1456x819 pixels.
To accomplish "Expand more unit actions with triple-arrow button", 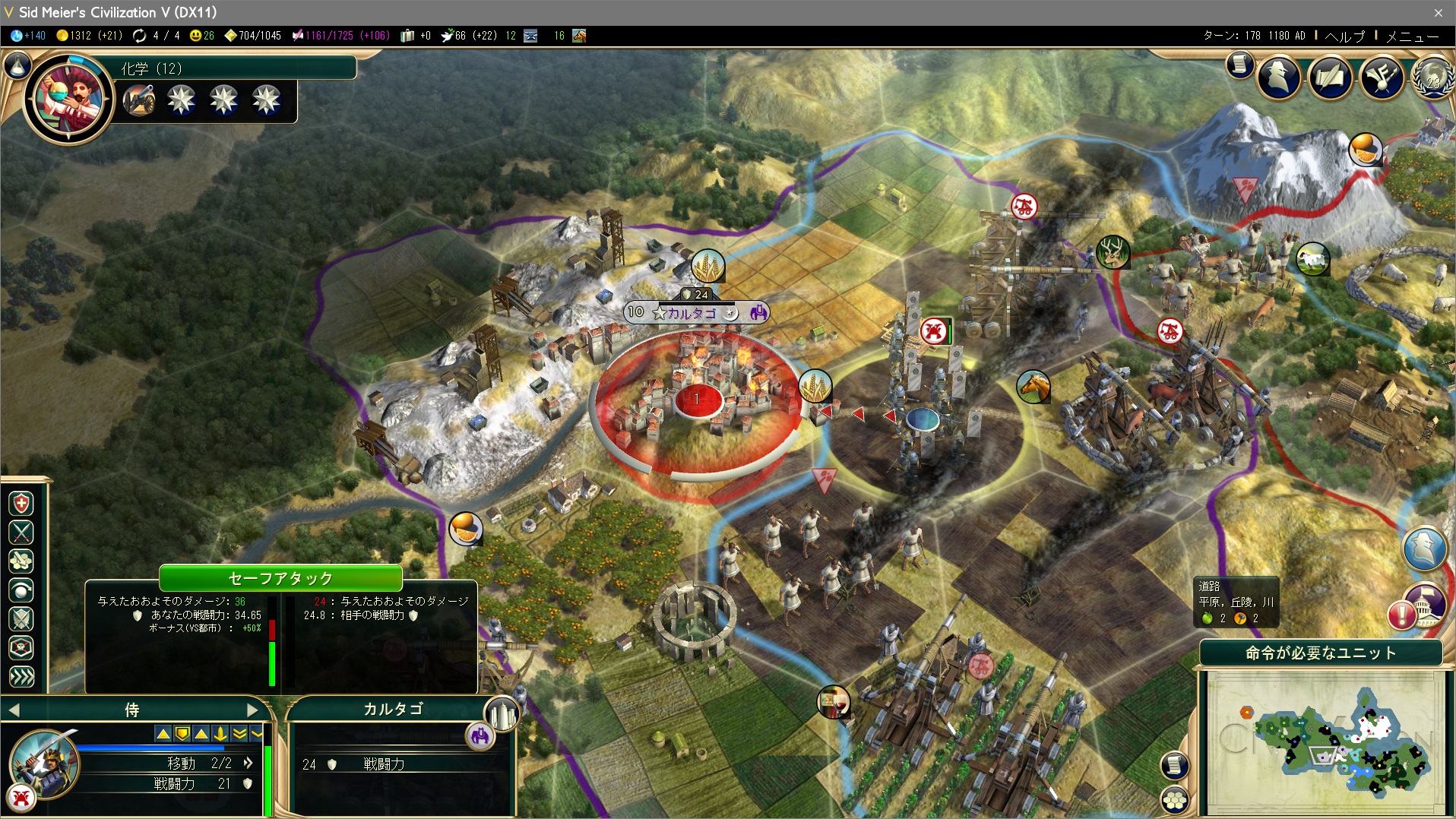I will click(x=21, y=676).
